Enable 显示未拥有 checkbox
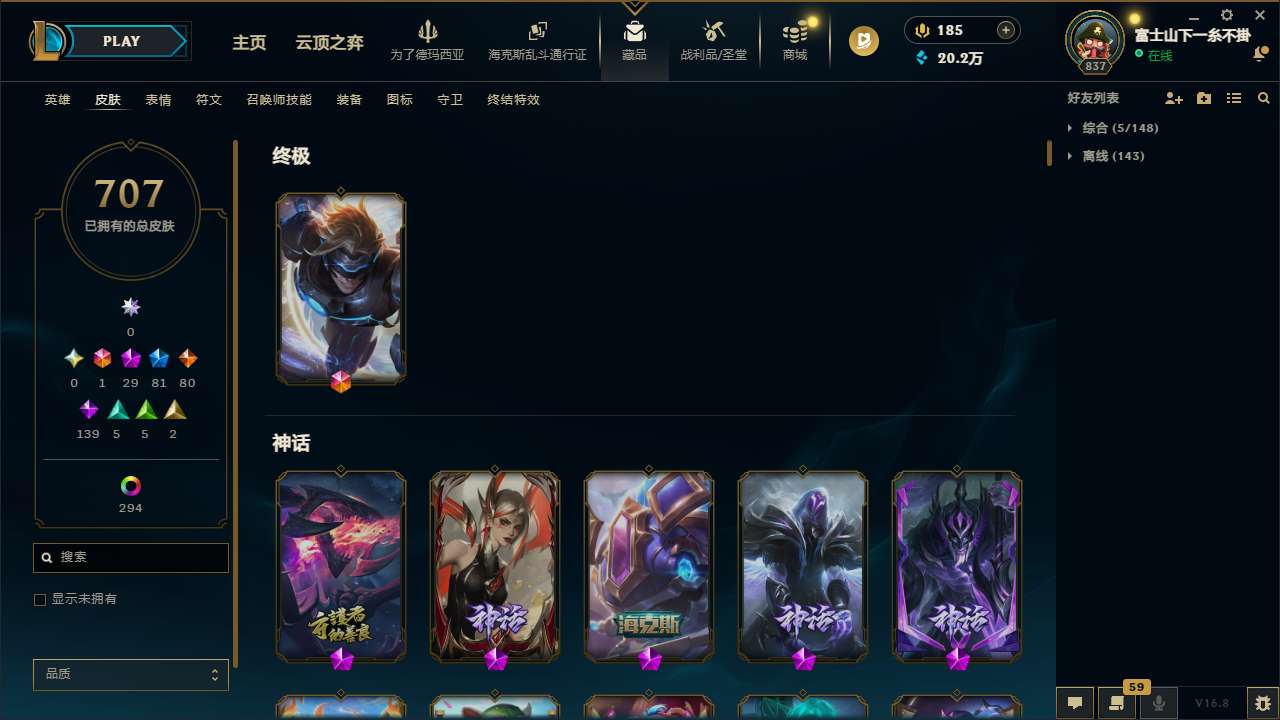The height and width of the screenshot is (720, 1280). 40,599
